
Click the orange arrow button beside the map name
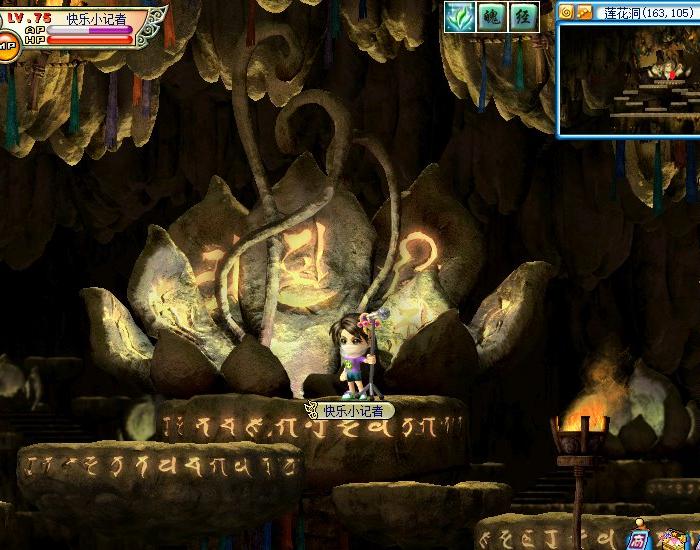(583, 12)
